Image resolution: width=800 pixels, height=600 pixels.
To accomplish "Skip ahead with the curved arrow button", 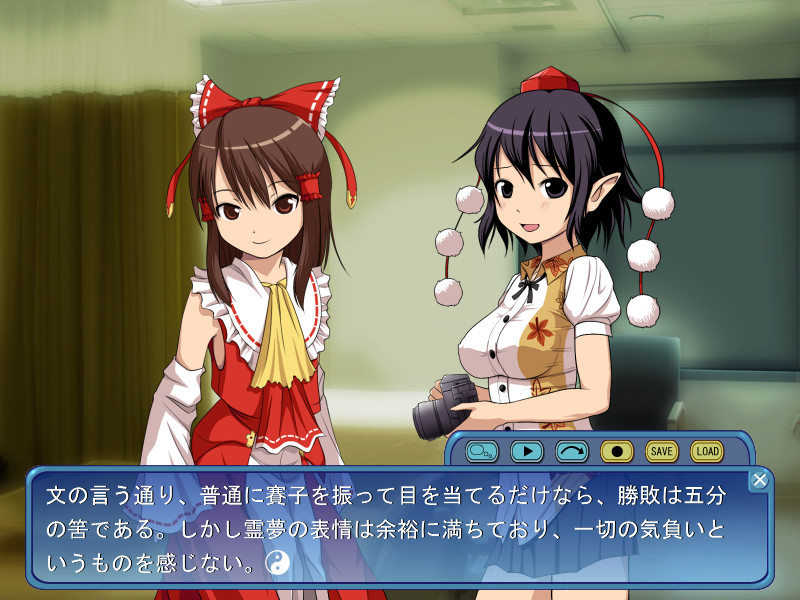I will pos(572,451).
